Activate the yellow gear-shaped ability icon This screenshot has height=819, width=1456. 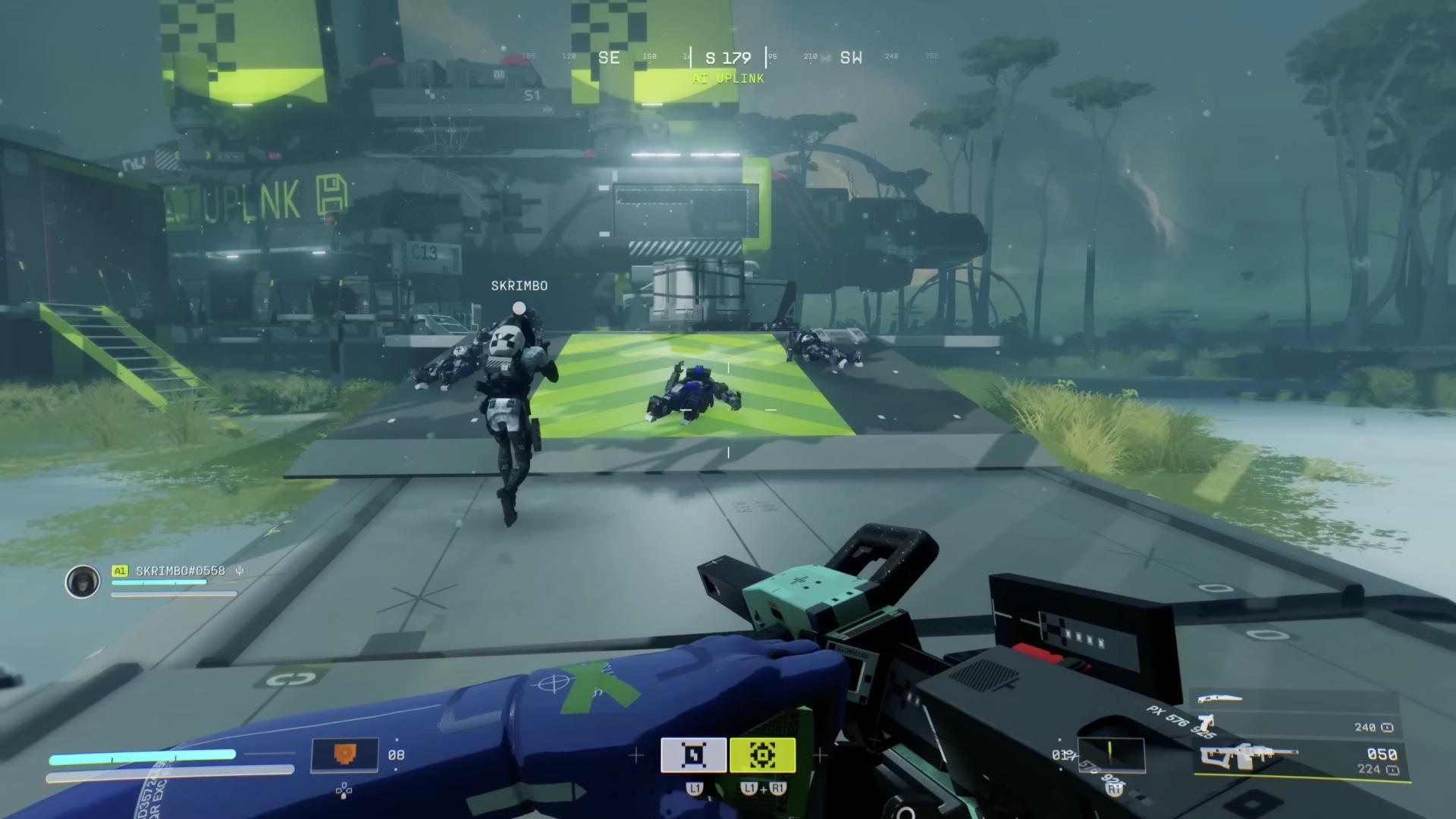click(x=762, y=755)
